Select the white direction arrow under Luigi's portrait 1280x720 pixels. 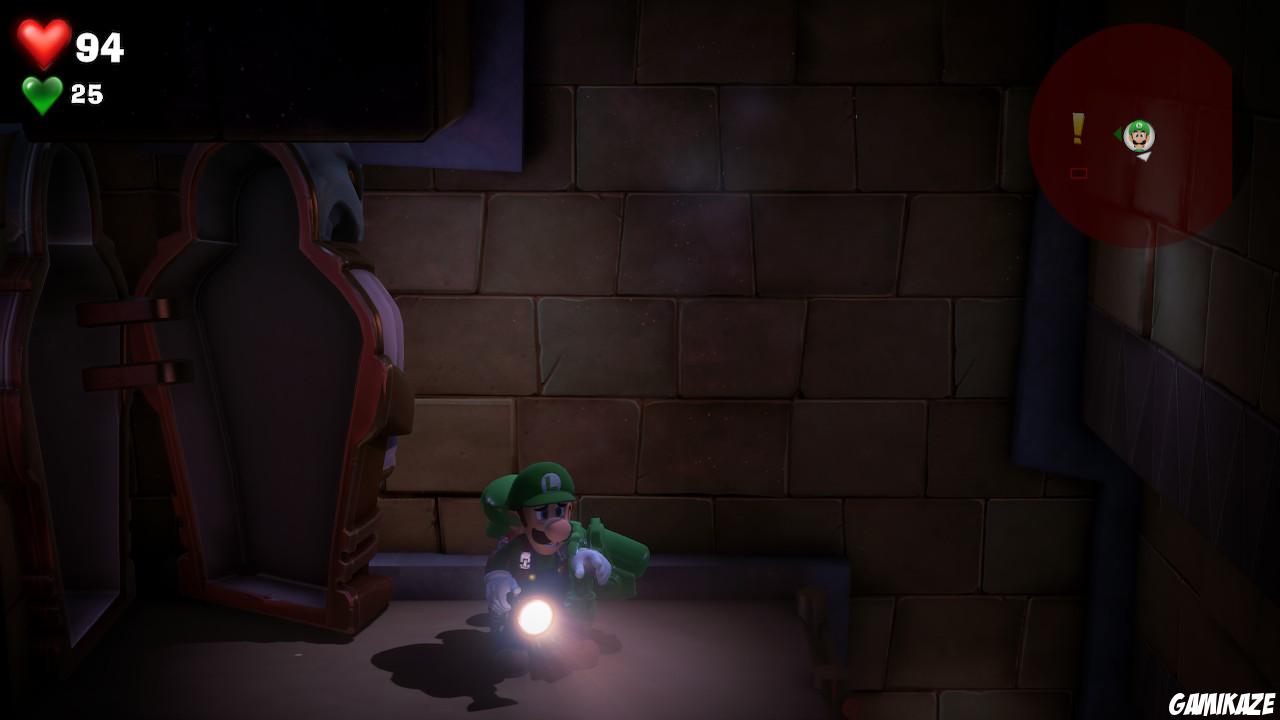click(1143, 158)
